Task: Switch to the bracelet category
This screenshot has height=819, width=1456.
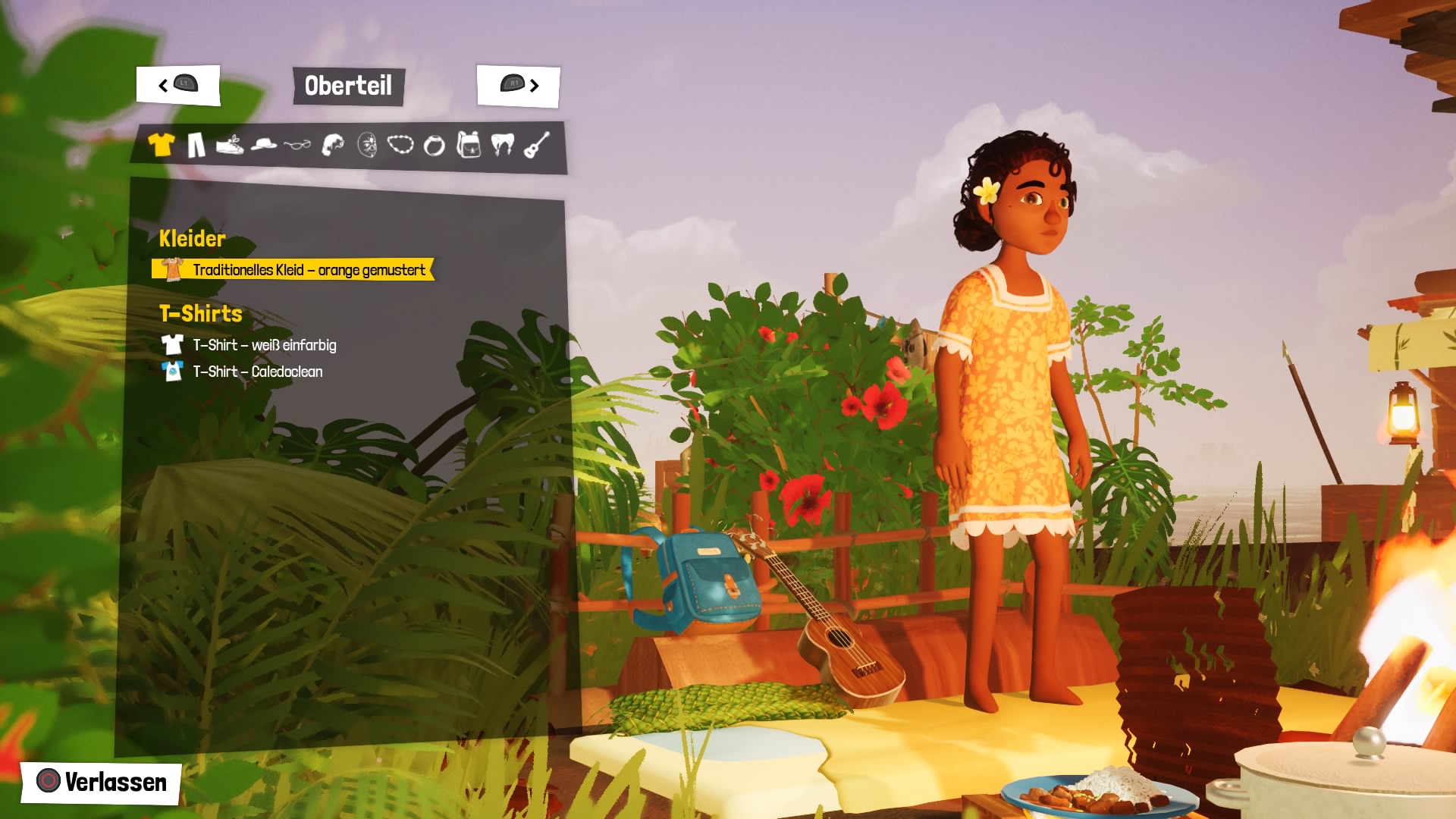Action: click(x=435, y=145)
